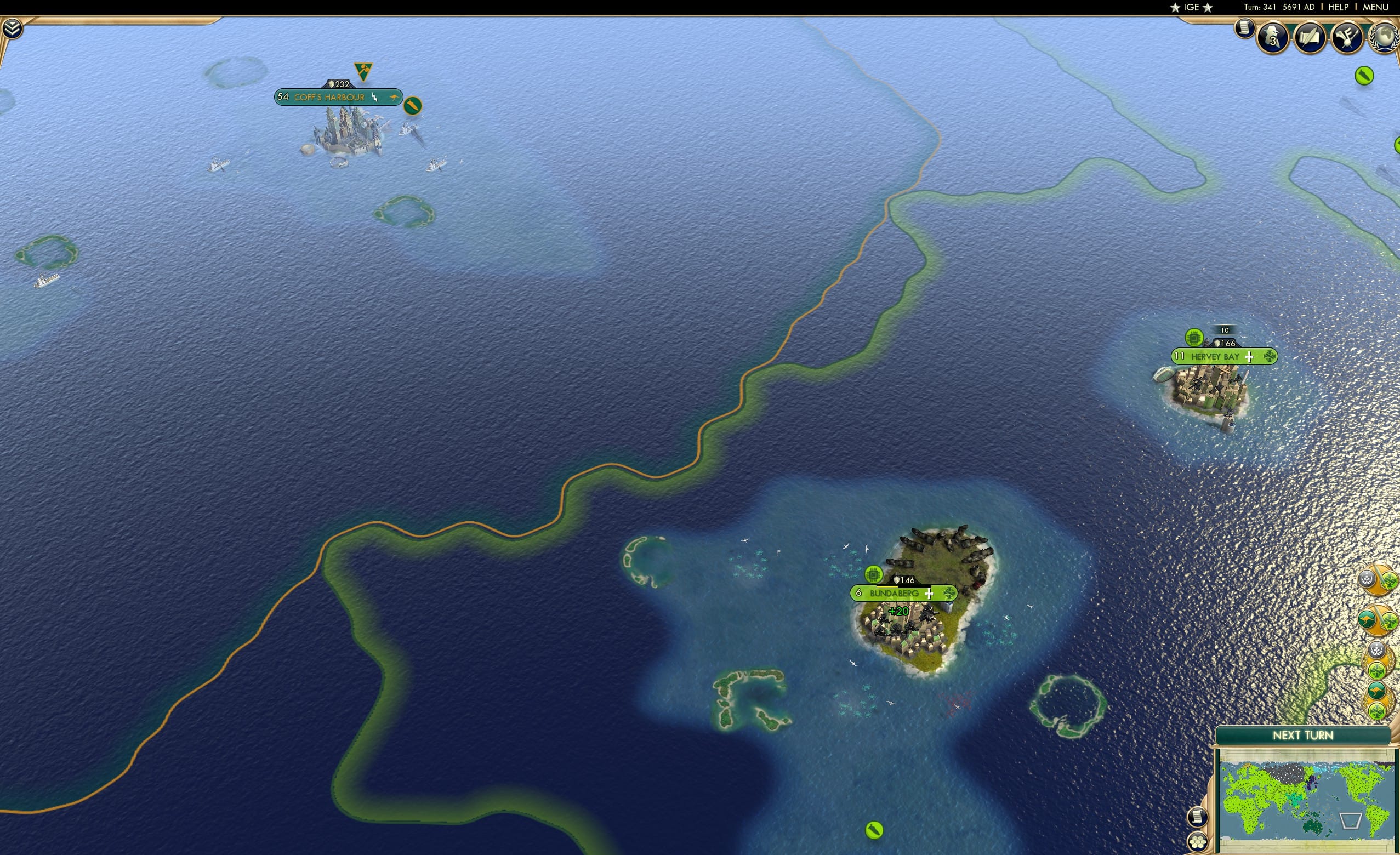Click the science flask icon on Hervey Bay banner
The width and height of the screenshot is (1400, 855).
pyautogui.click(x=1193, y=338)
